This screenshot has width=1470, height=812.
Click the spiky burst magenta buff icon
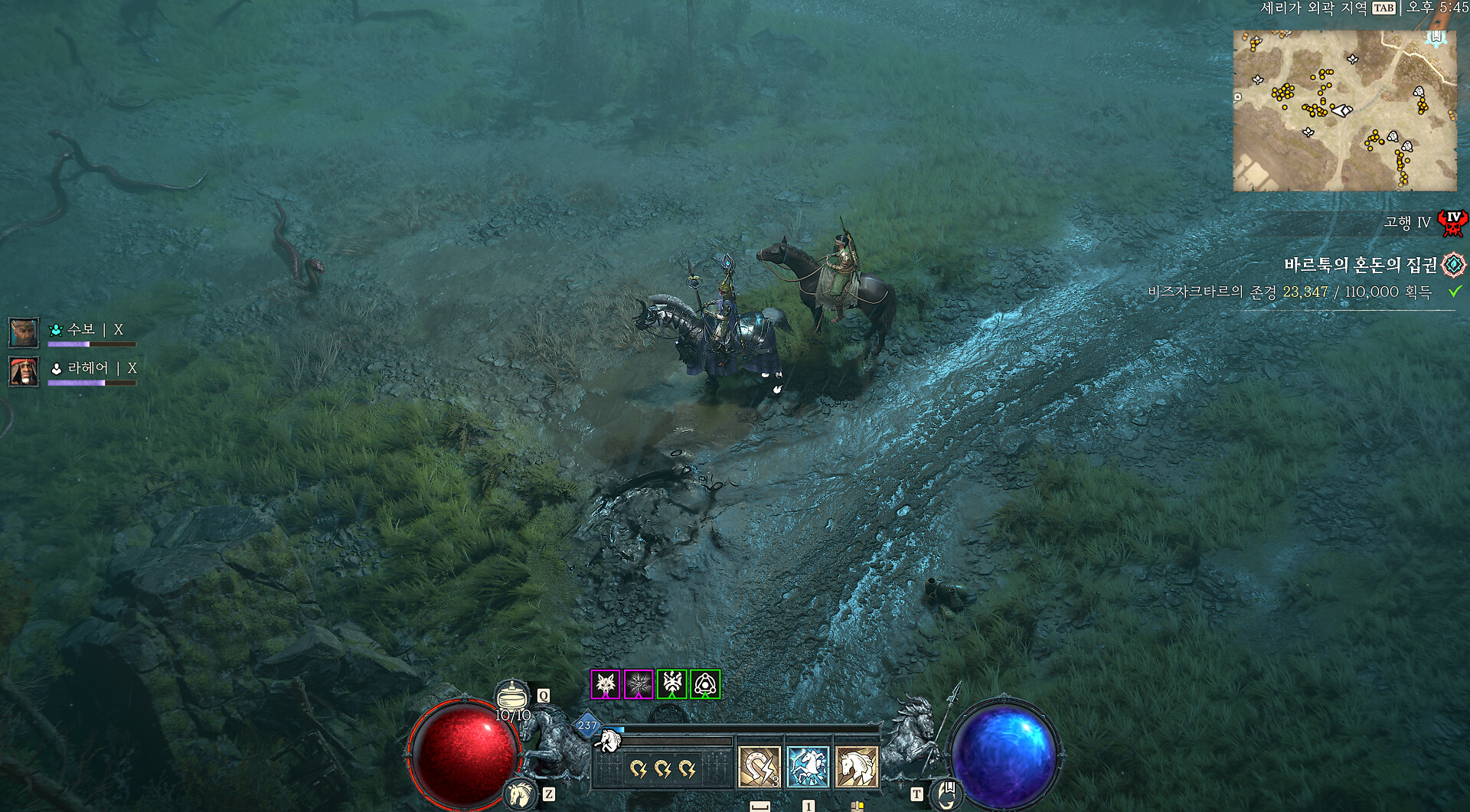coord(639,684)
